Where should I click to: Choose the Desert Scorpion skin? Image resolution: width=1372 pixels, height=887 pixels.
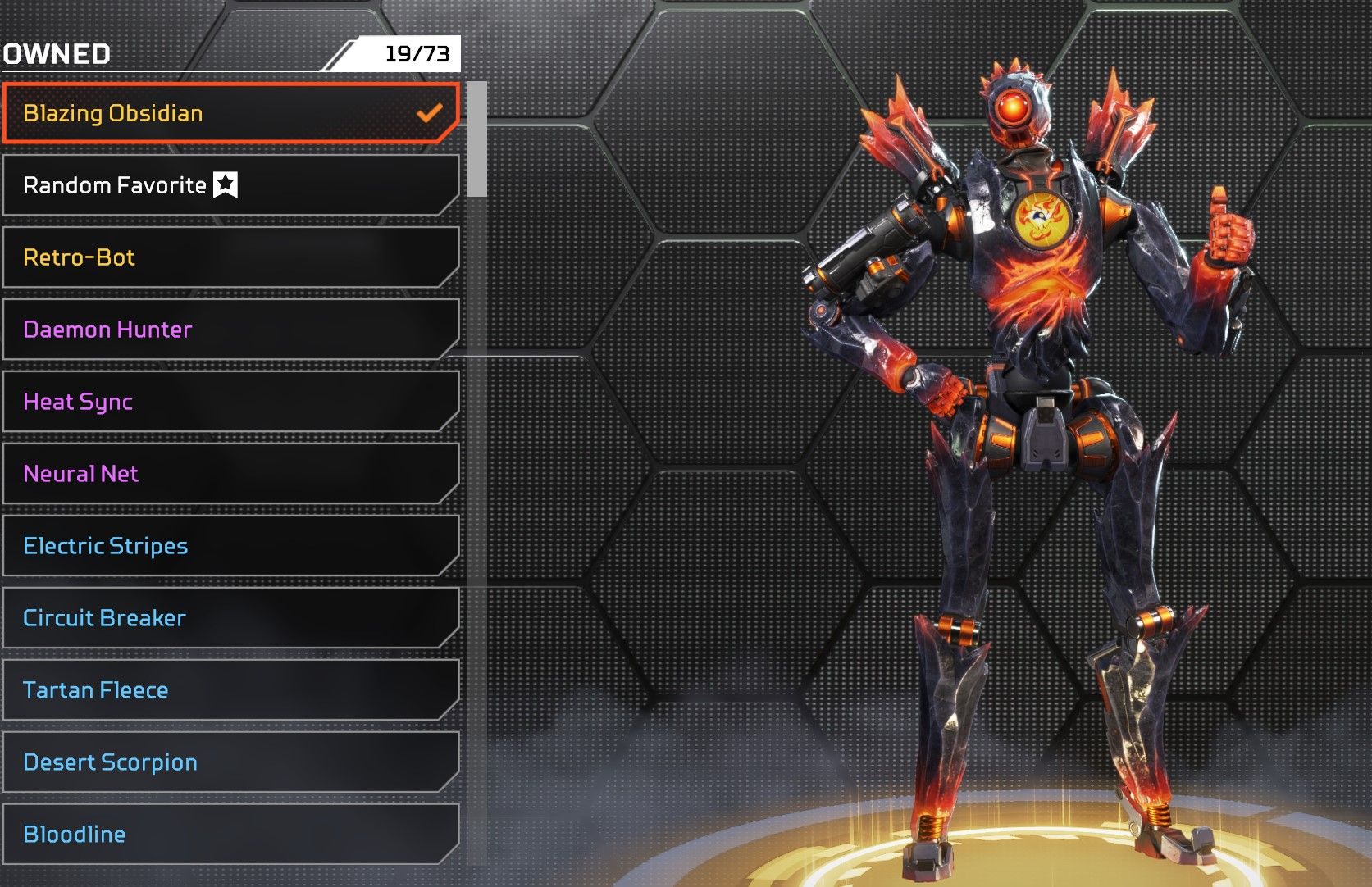tap(230, 762)
